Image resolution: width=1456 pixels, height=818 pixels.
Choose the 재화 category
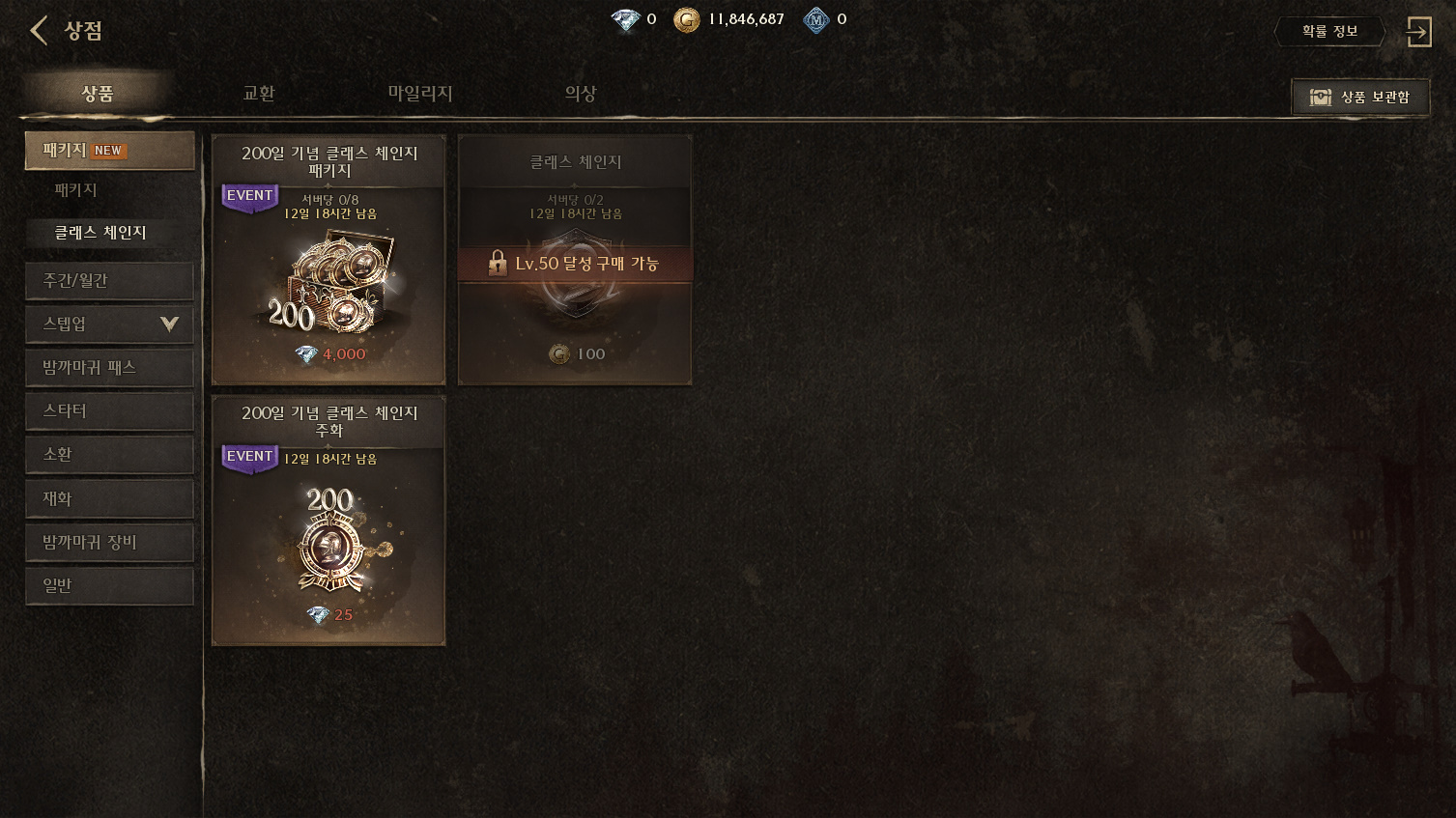(x=109, y=499)
